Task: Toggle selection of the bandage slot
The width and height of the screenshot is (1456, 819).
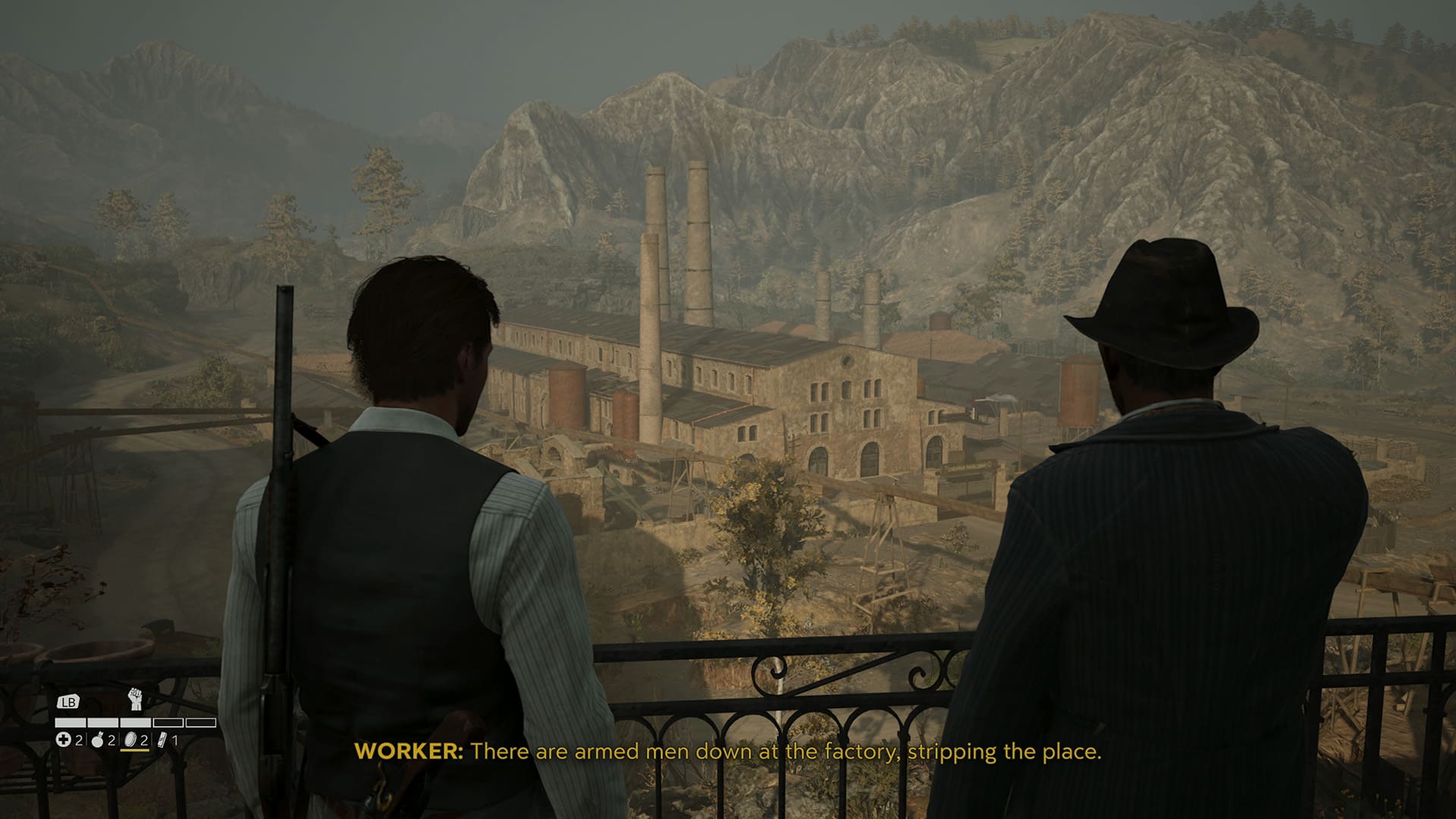Action: [x=162, y=739]
